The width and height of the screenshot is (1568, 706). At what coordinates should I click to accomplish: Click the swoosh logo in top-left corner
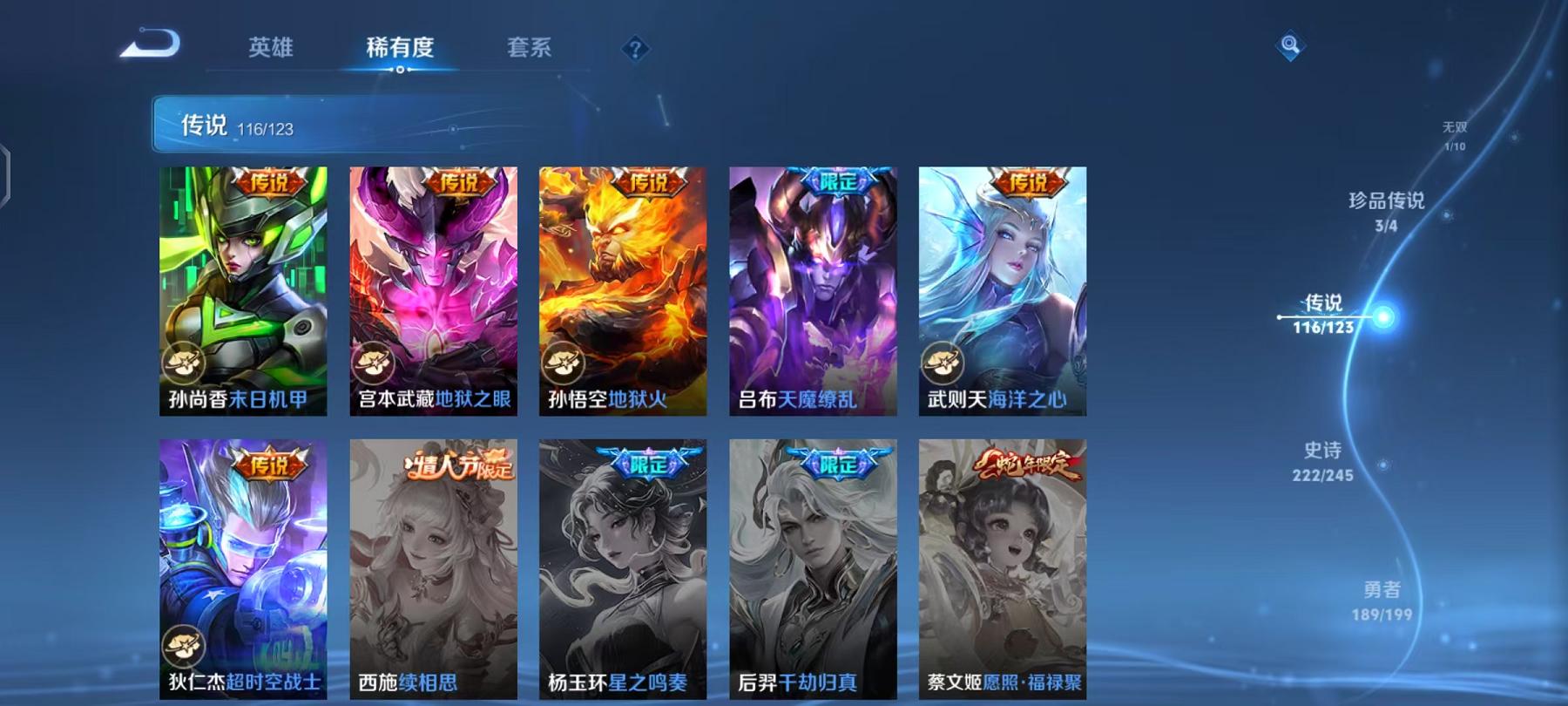tap(151, 42)
